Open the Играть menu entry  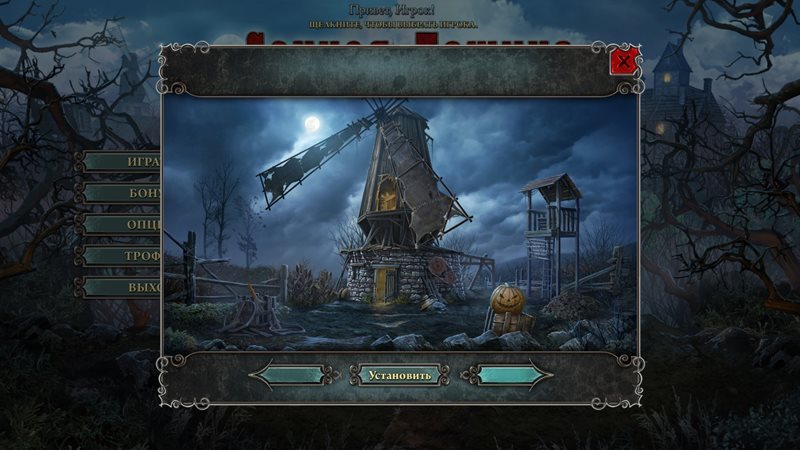pyautogui.click(x=122, y=161)
